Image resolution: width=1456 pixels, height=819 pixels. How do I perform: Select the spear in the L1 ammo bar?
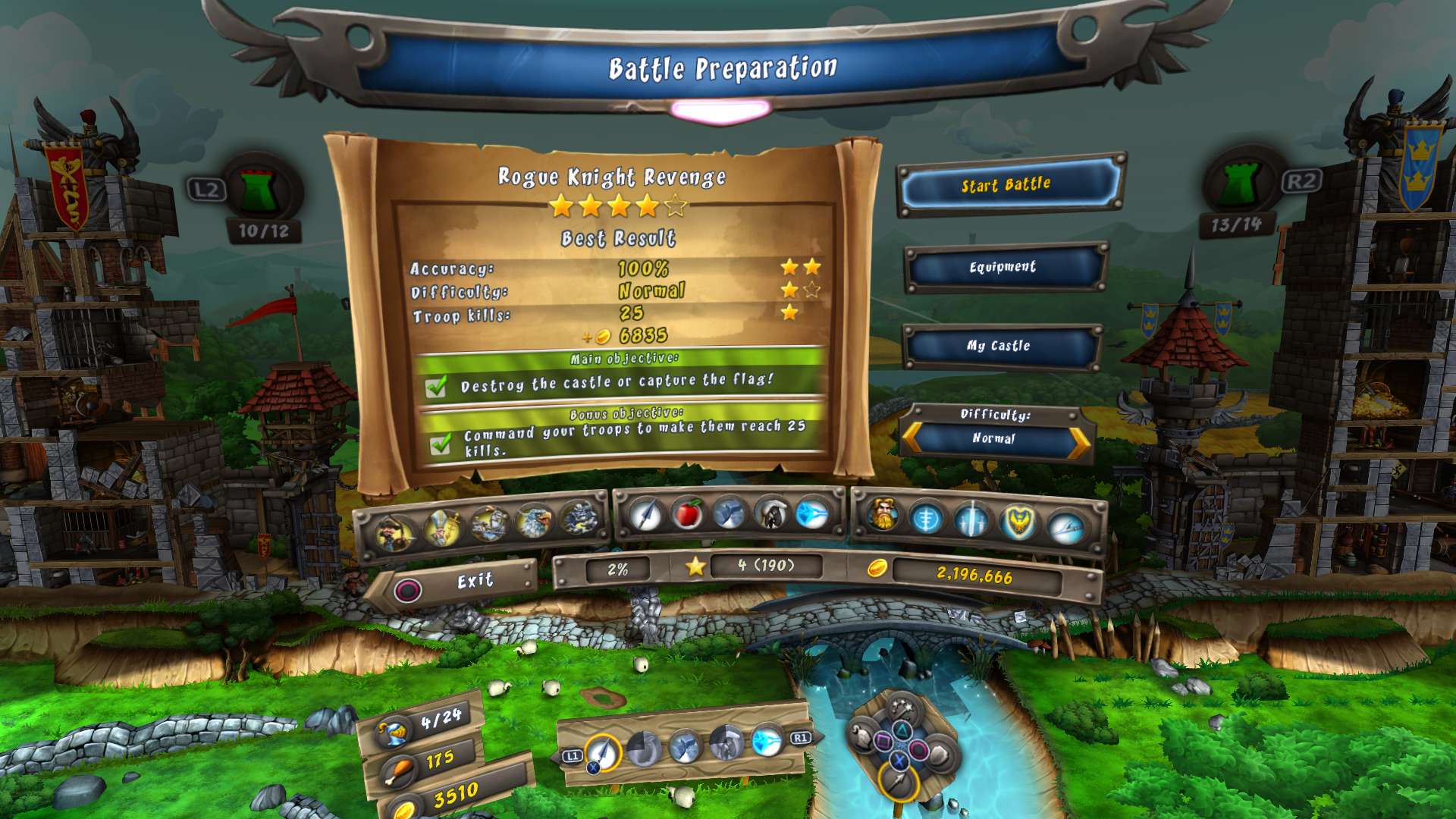603,752
